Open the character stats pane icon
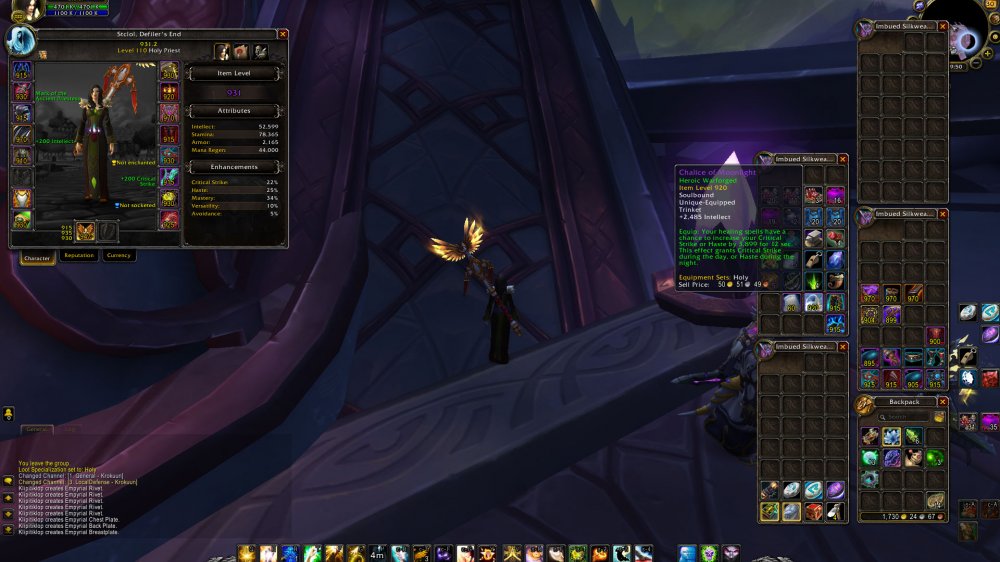This screenshot has width=1000, height=562. pyautogui.click(x=223, y=51)
